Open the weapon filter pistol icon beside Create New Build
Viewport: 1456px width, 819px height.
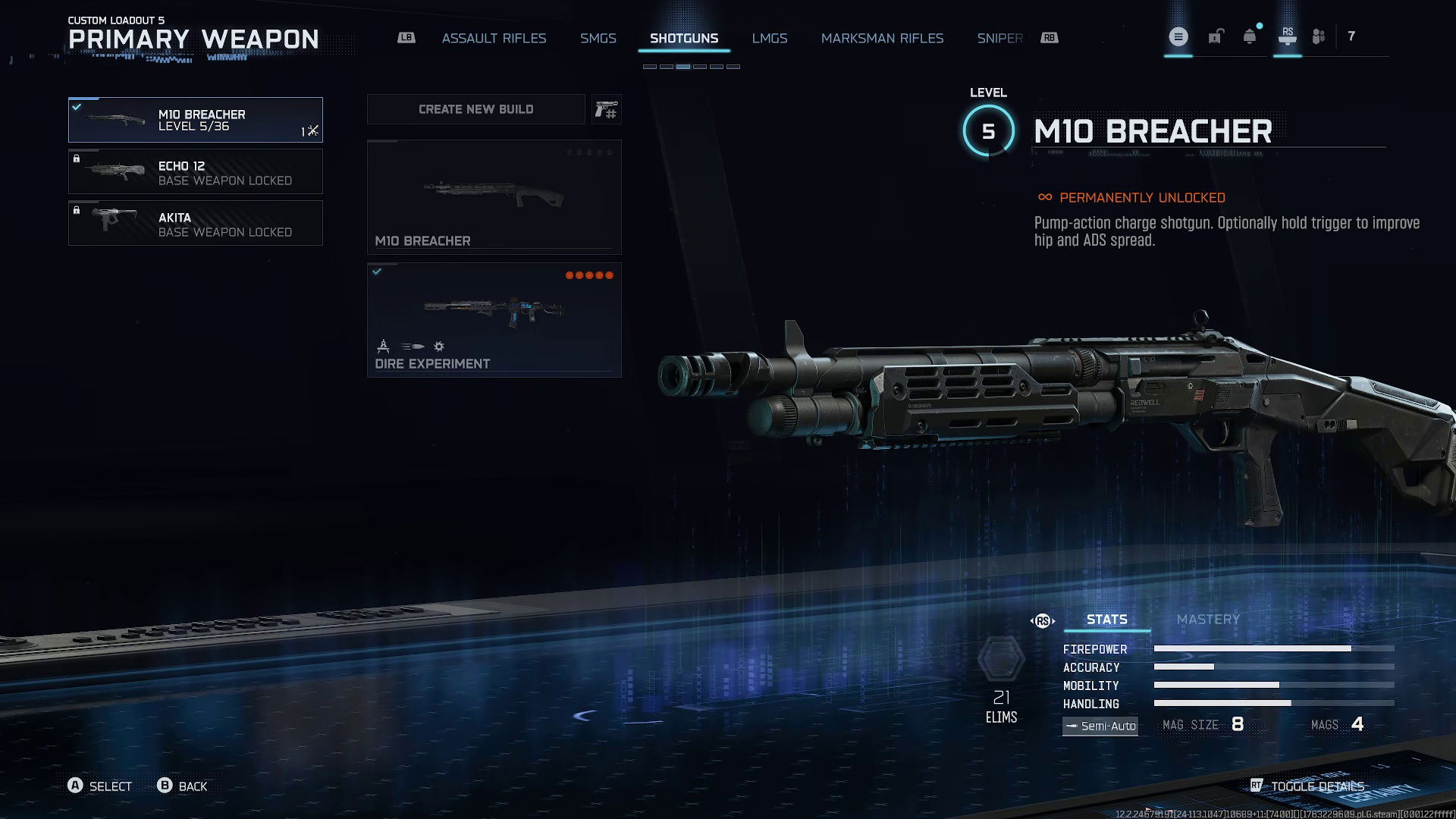pos(606,109)
